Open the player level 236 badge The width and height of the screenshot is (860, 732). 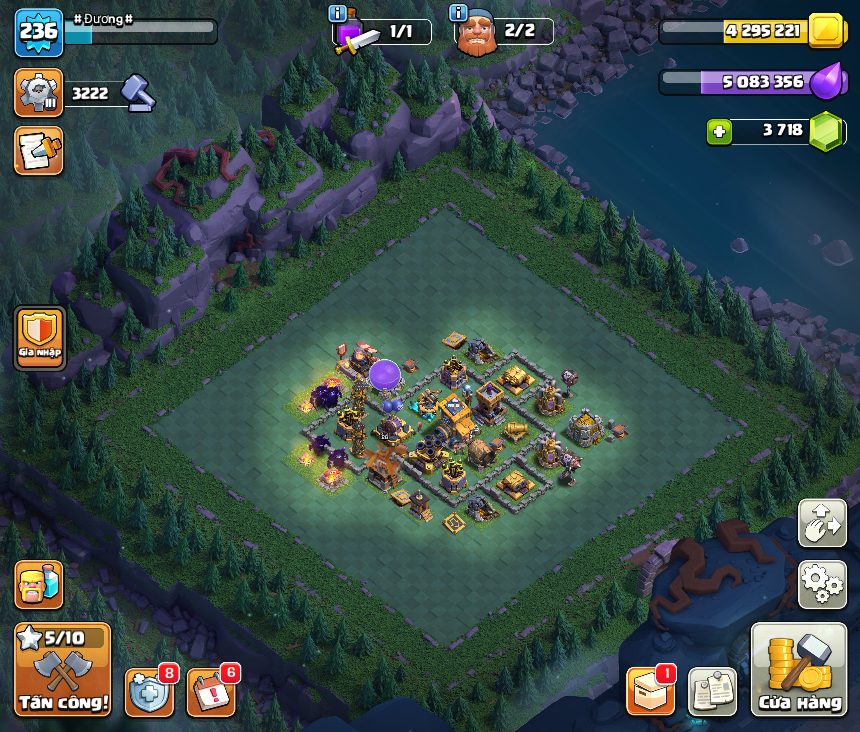pos(38,32)
